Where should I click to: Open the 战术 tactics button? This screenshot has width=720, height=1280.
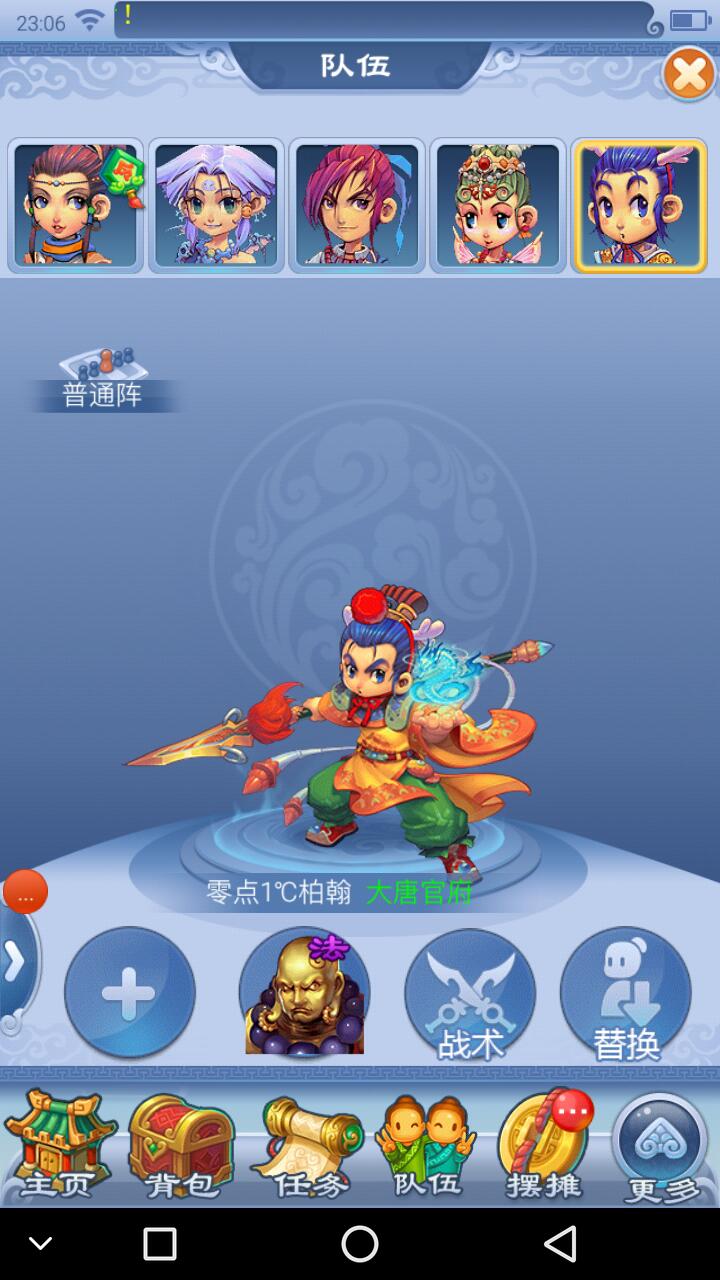tap(469, 992)
